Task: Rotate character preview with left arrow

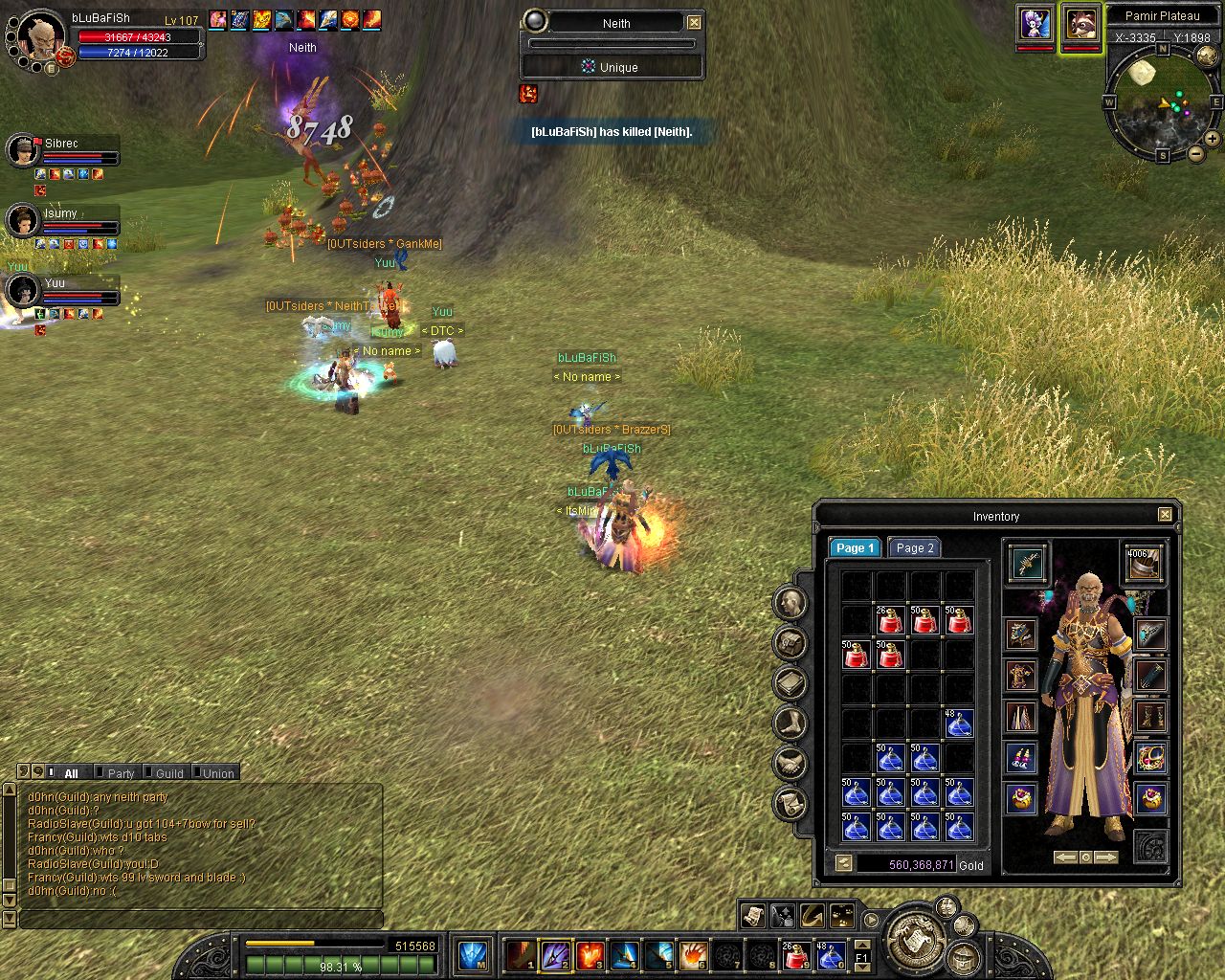Action: click(x=1065, y=857)
